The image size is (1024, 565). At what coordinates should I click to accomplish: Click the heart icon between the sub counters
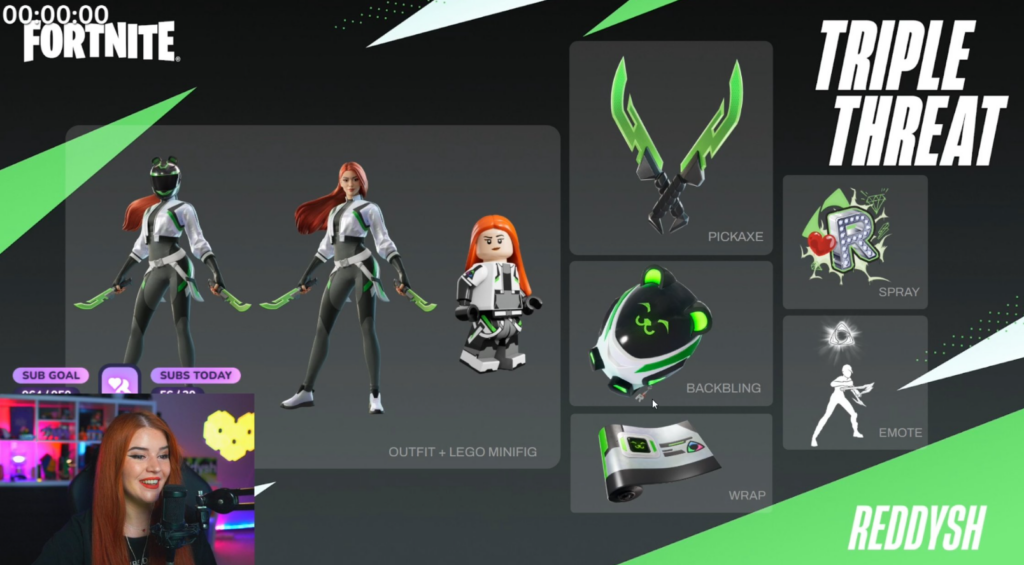click(x=120, y=381)
